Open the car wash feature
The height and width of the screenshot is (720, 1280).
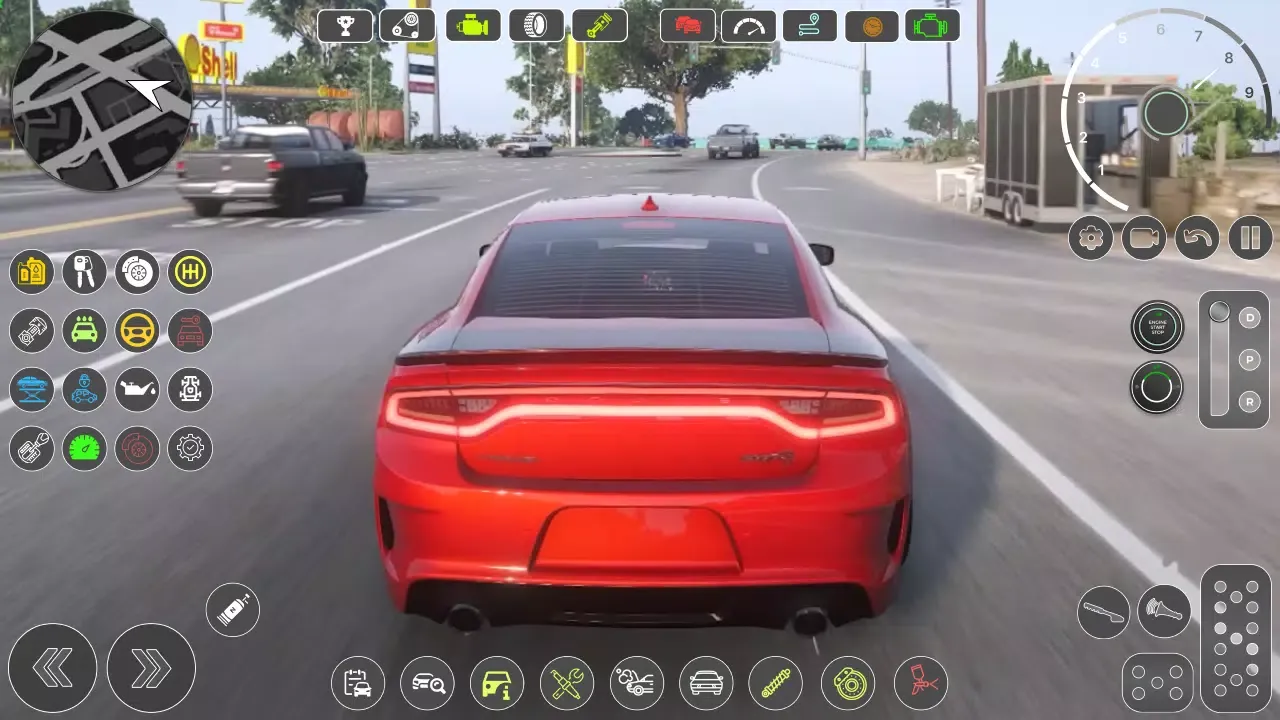[84, 330]
